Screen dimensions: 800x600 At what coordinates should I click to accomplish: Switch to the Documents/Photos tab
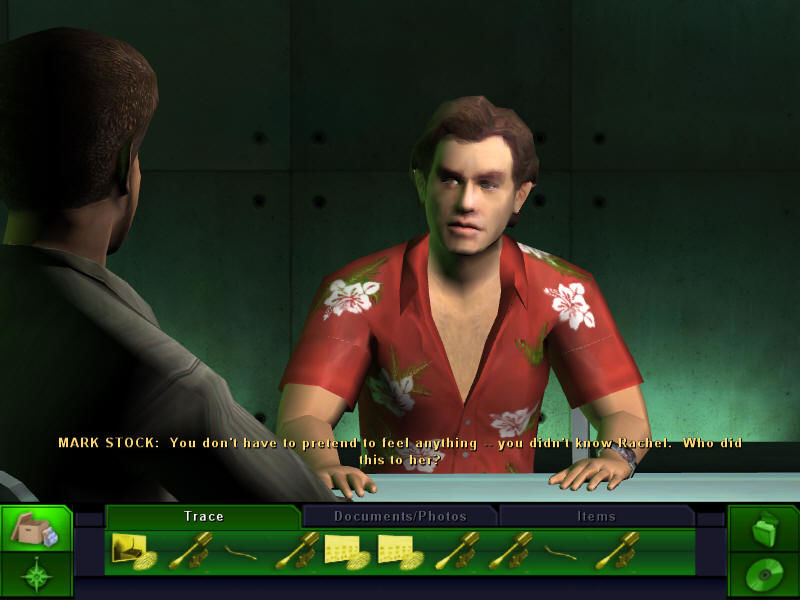[400, 516]
